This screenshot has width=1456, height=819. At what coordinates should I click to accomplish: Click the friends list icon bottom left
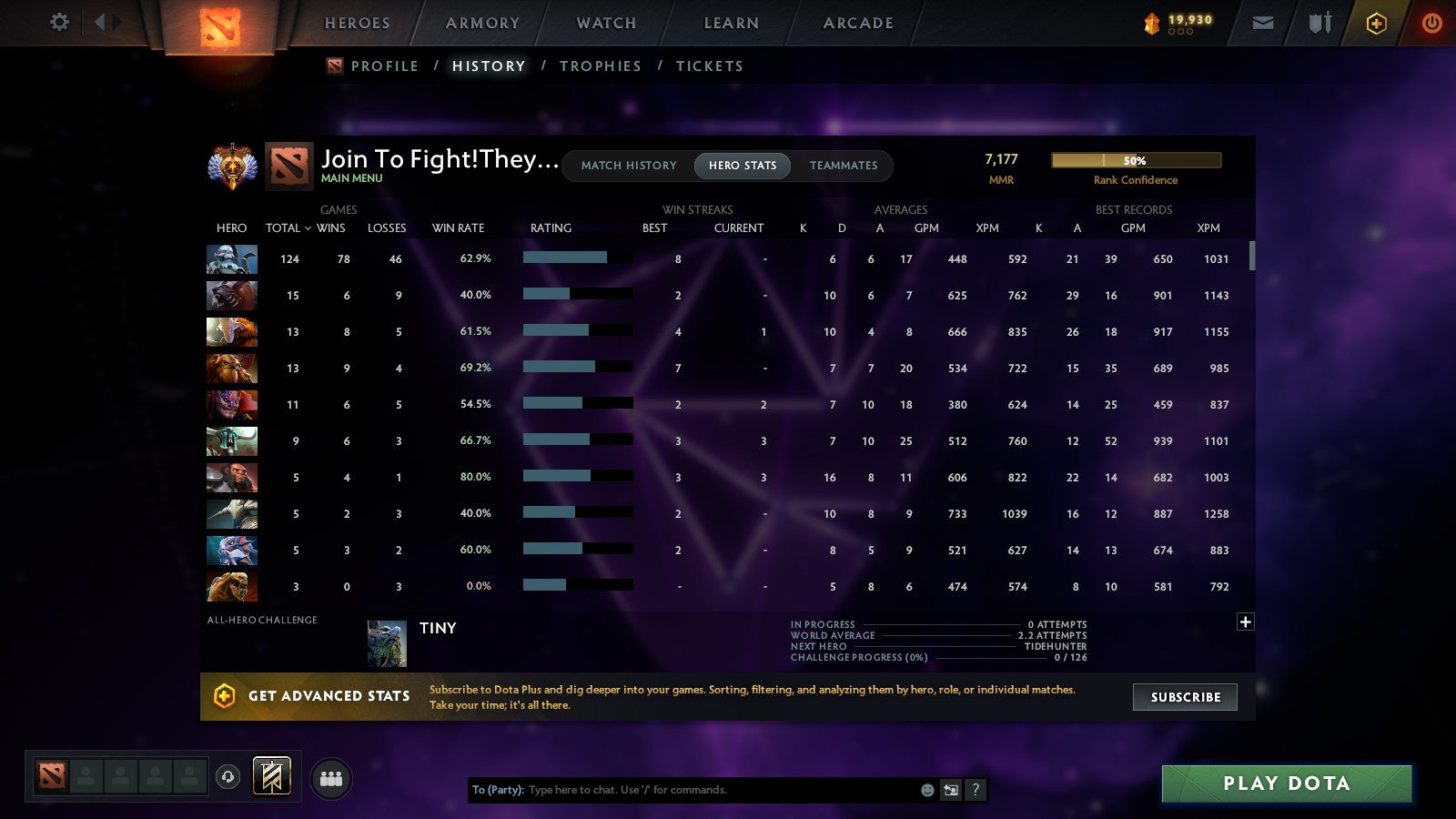[332, 776]
